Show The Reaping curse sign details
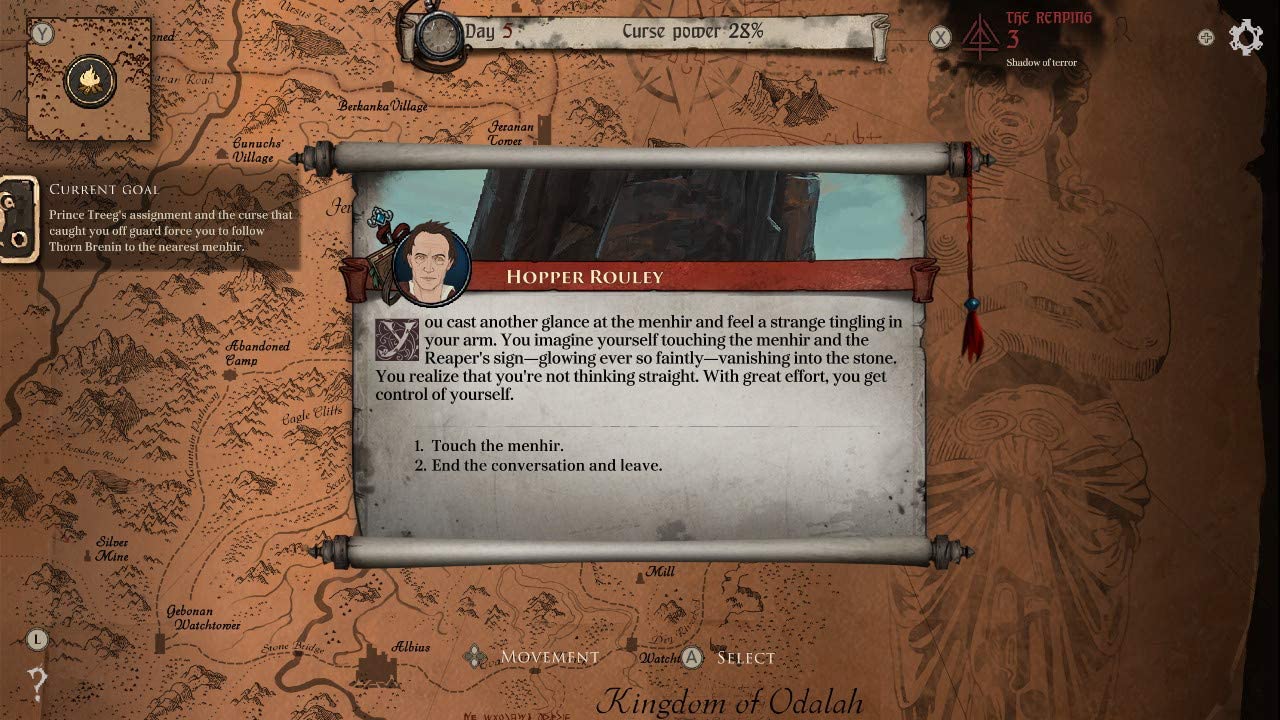Viewport: 1280px width, 720px height. pyautogui.click(x=980, y=40)
